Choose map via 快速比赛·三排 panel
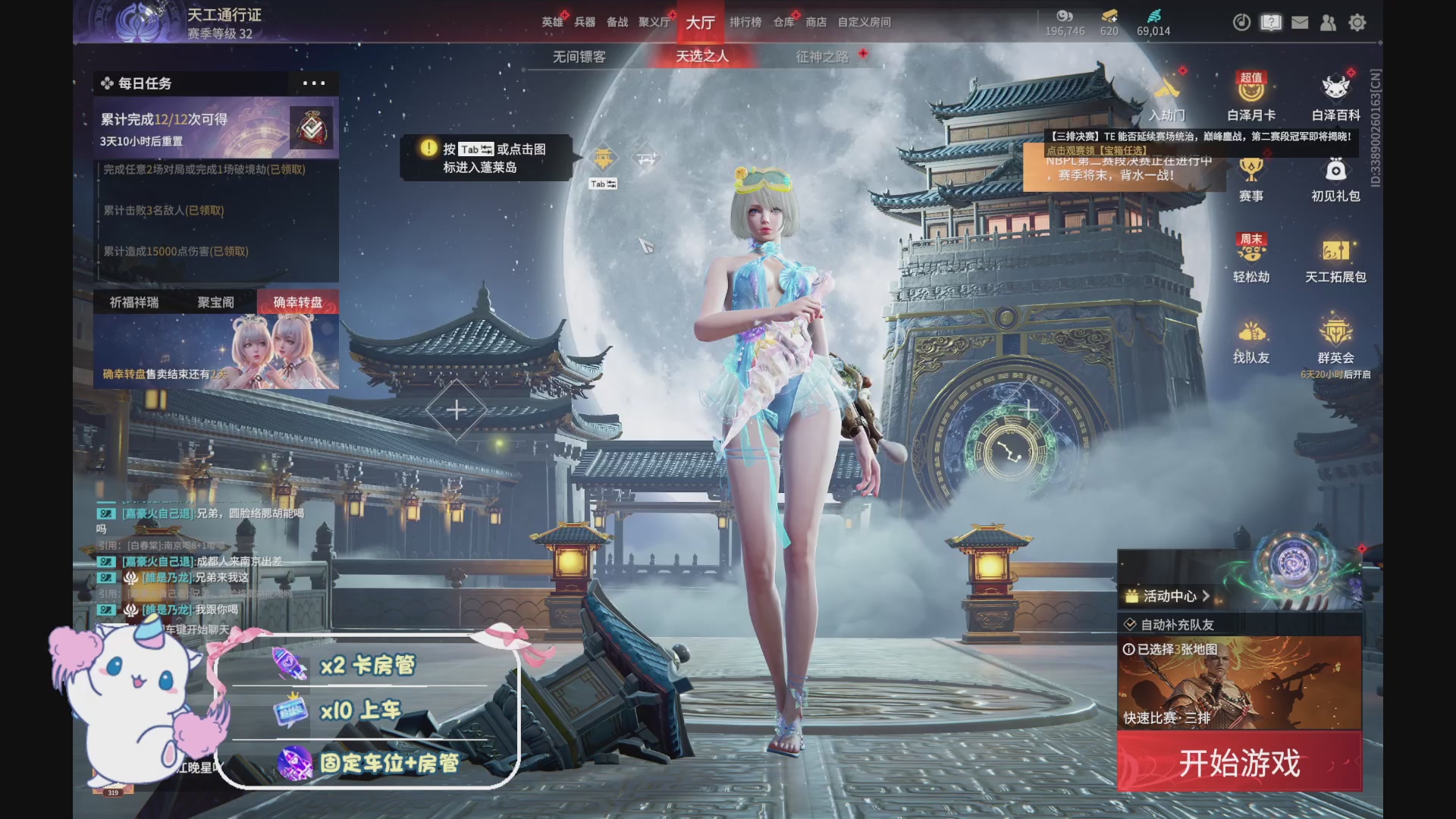The image size is (1456, 819). tap(1239, 682)
